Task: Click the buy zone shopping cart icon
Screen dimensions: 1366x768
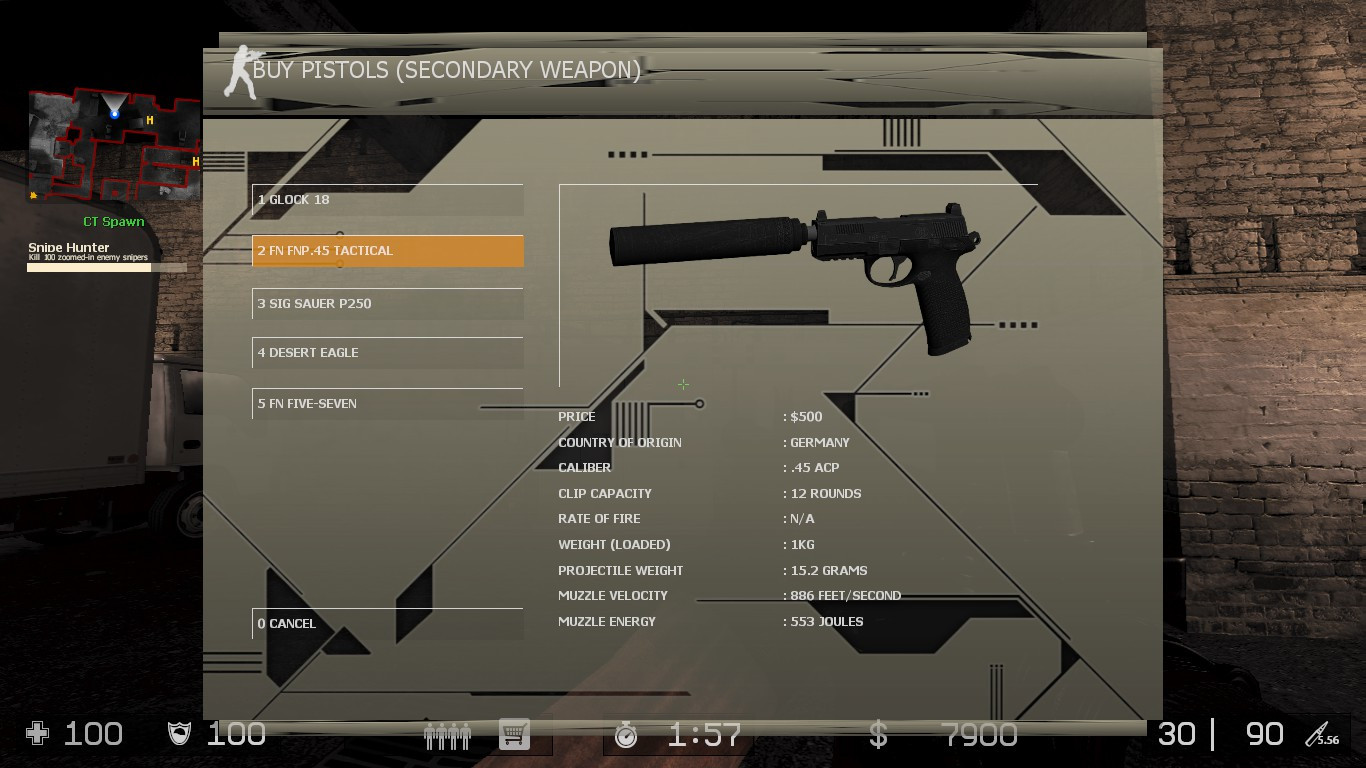Action: [x=513, y=734]
